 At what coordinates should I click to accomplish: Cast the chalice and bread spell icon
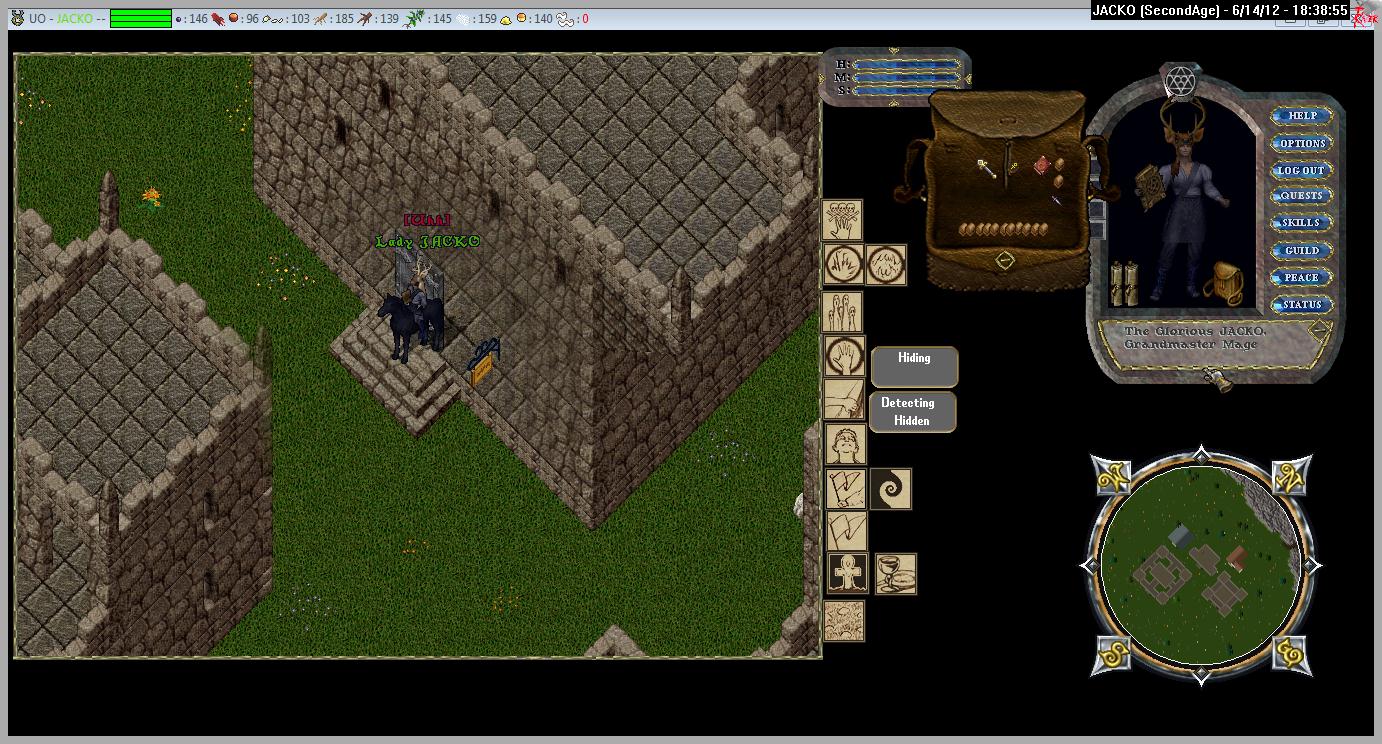point(896,574)
